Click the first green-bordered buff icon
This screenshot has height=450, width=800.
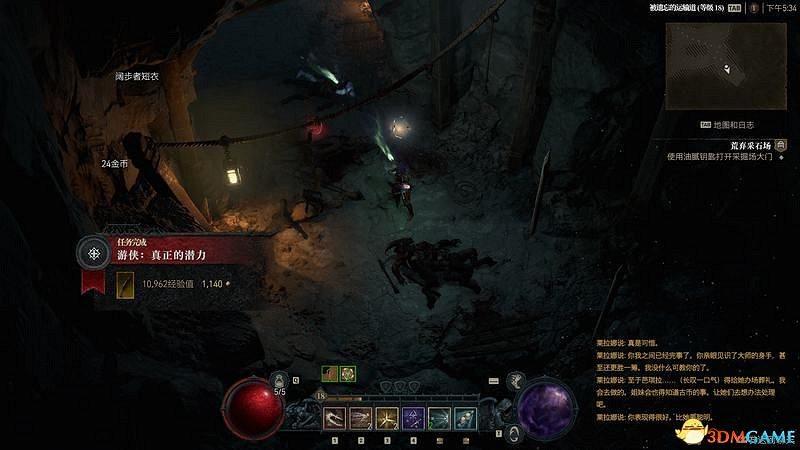(329, 373)
